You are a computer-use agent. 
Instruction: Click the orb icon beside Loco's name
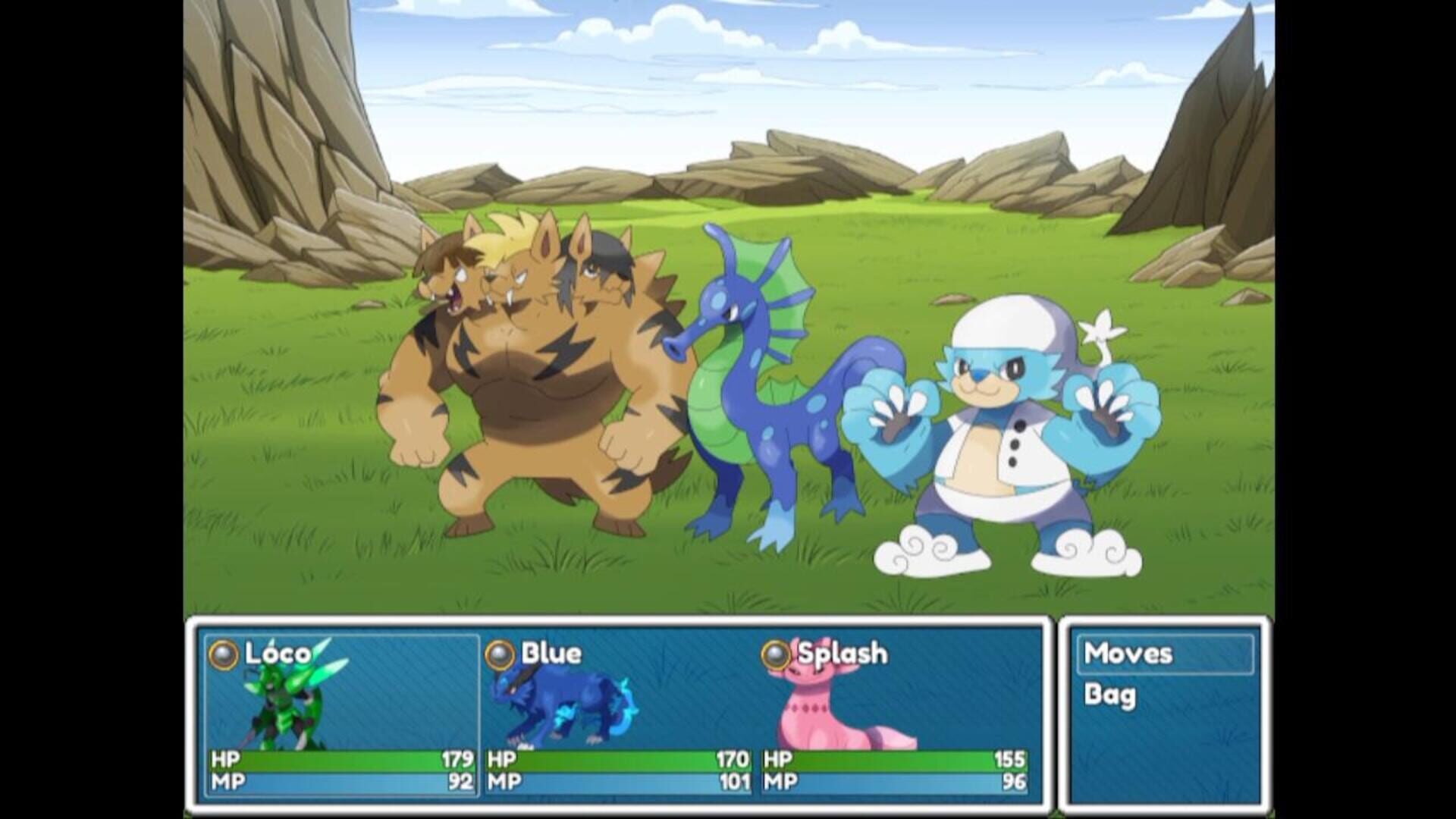click(224, 654)
